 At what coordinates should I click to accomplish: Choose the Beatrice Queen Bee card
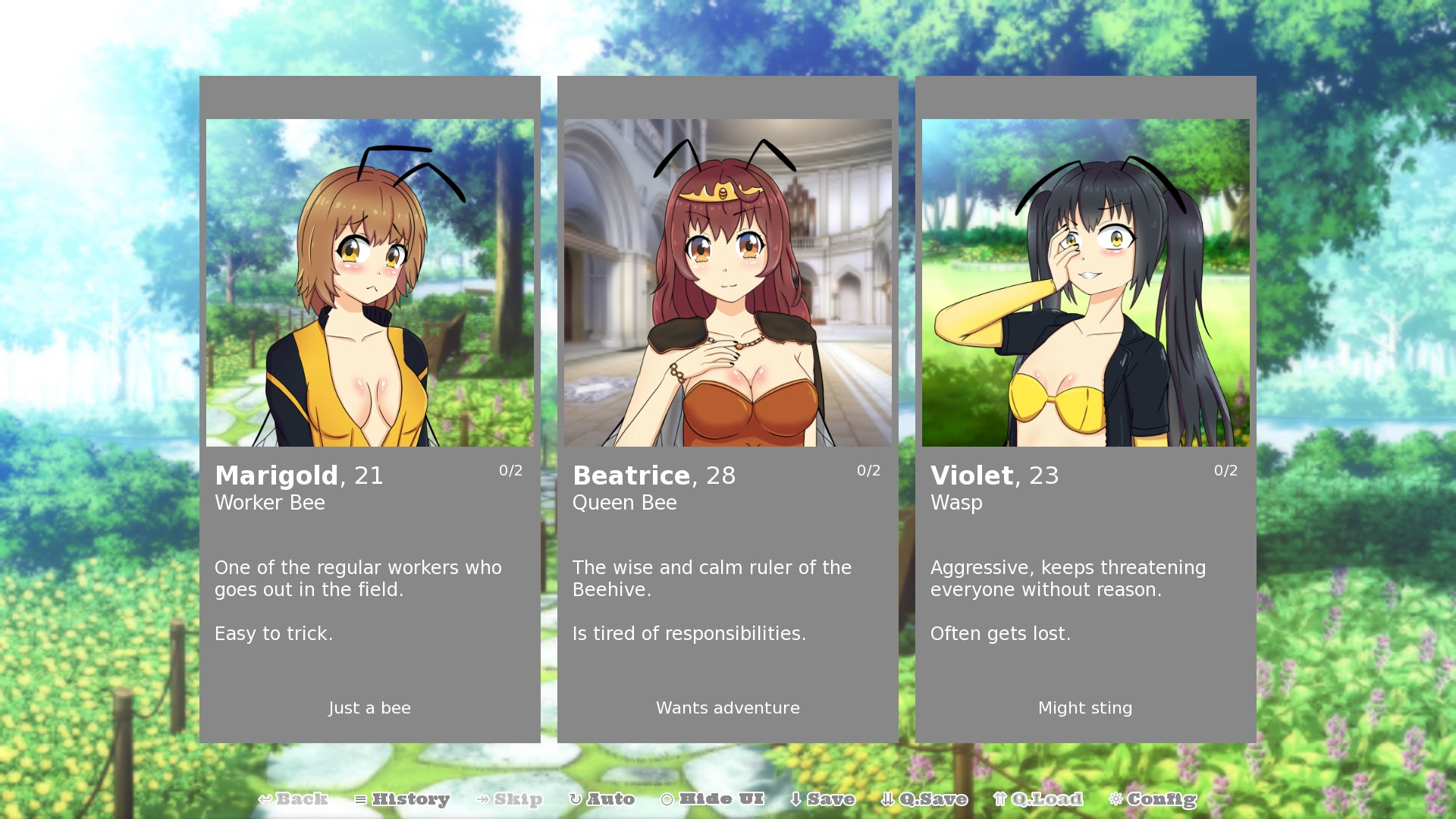(x=728, y=409)
